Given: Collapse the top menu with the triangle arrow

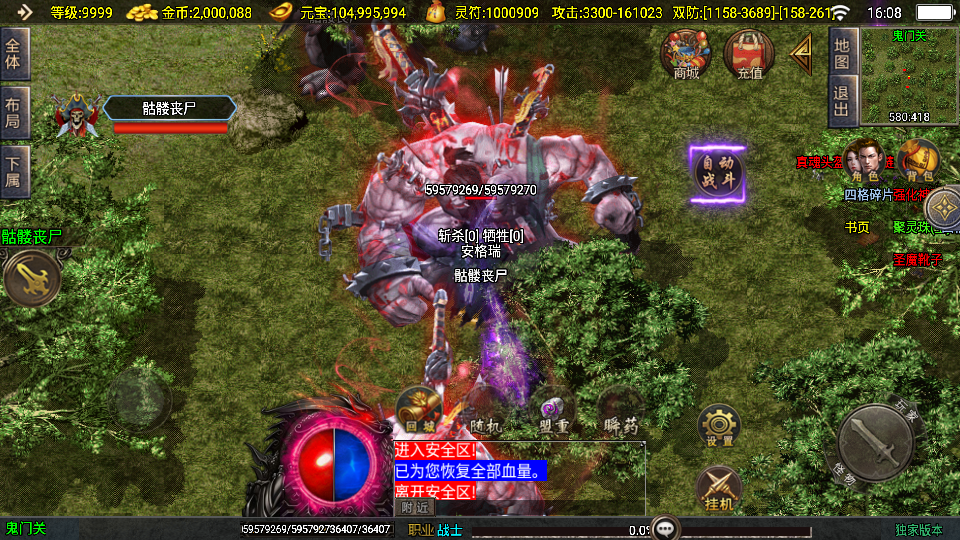Looking at the screenshot, I should click(x=802, y=54).
